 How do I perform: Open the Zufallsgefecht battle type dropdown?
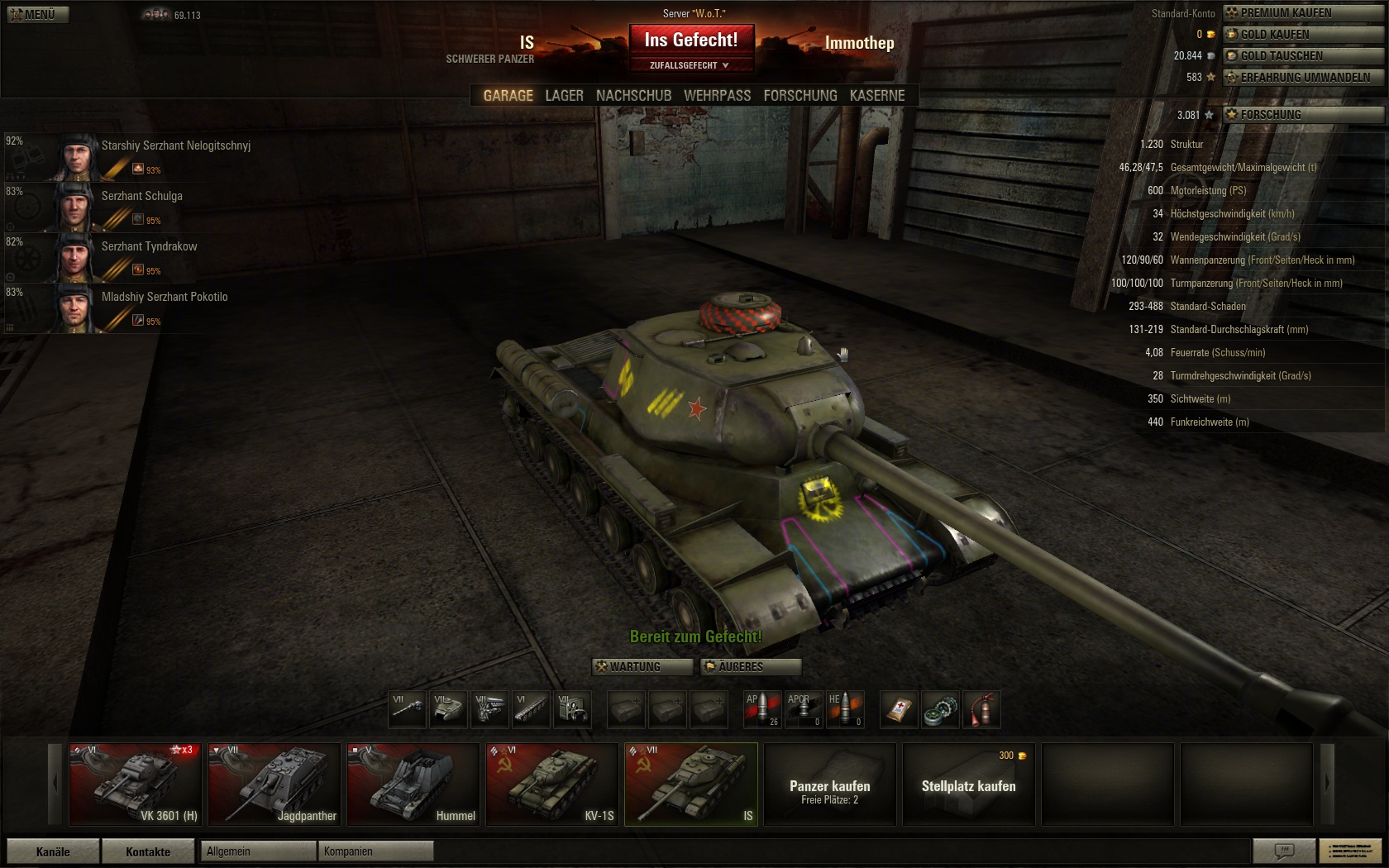tap(690, 65)
